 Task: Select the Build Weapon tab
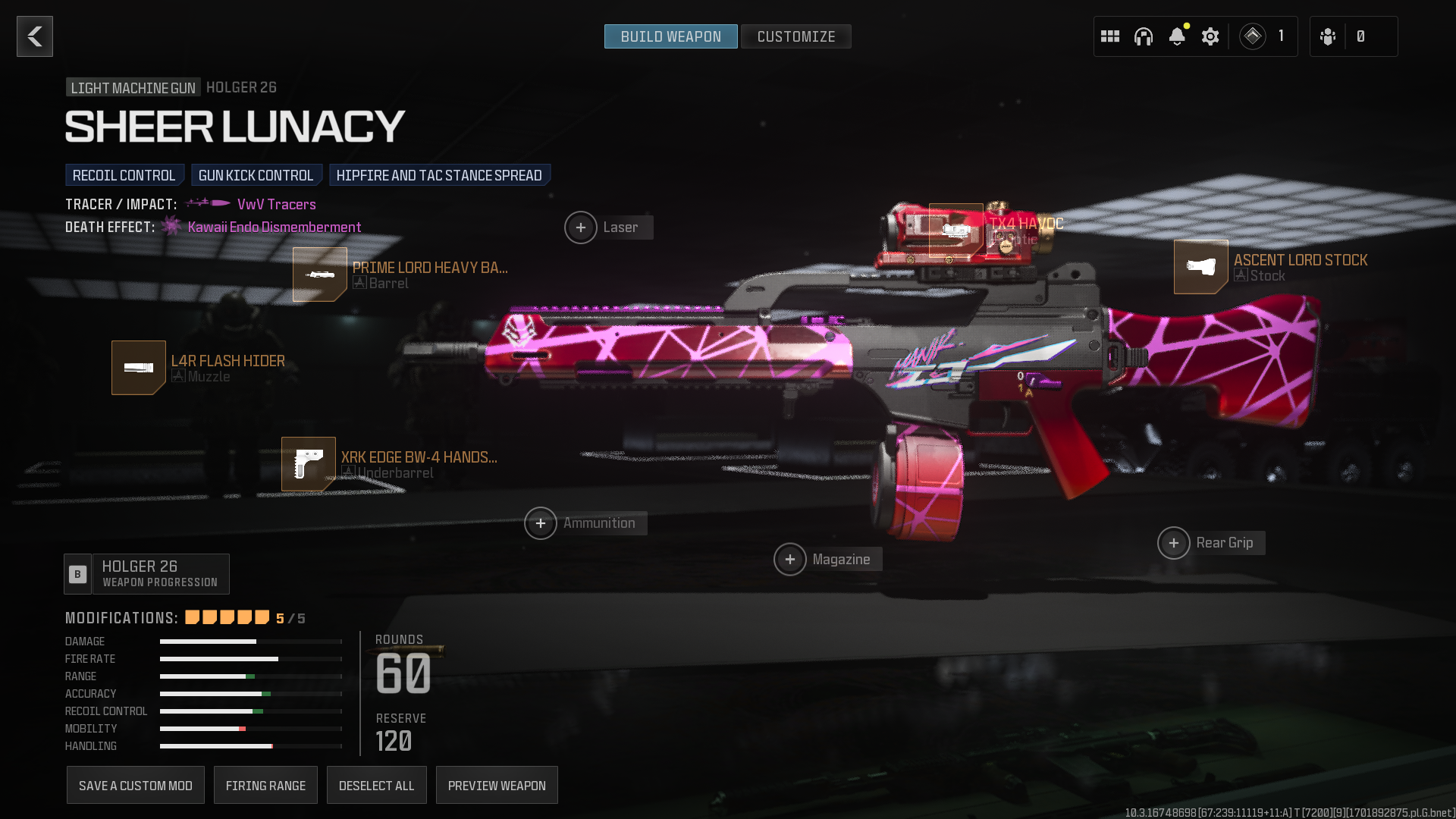point(670,36)
